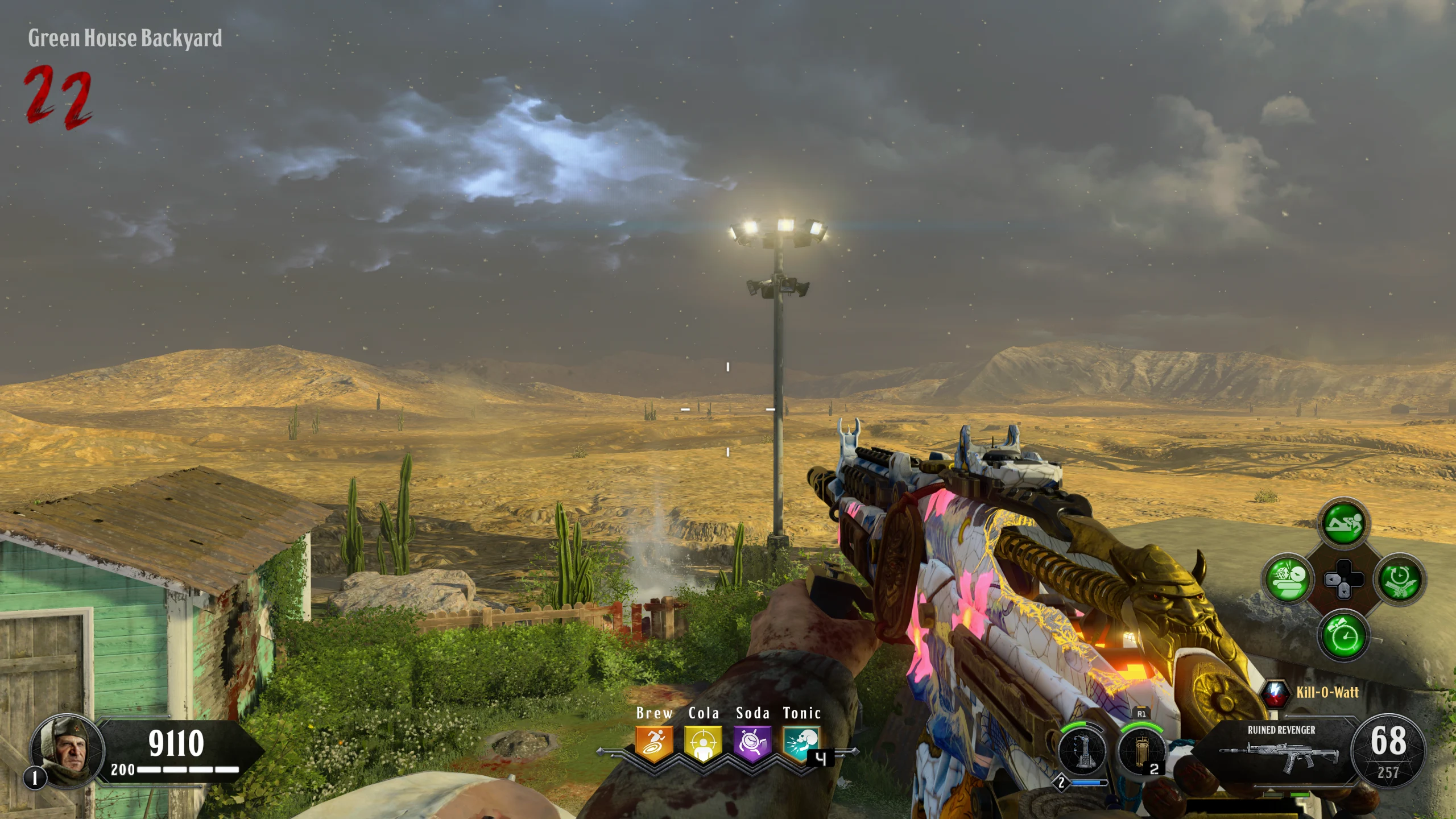Screen dimensions: 1456x819
Task: Use the alarm clock elixir
Action: point(1343,635)
